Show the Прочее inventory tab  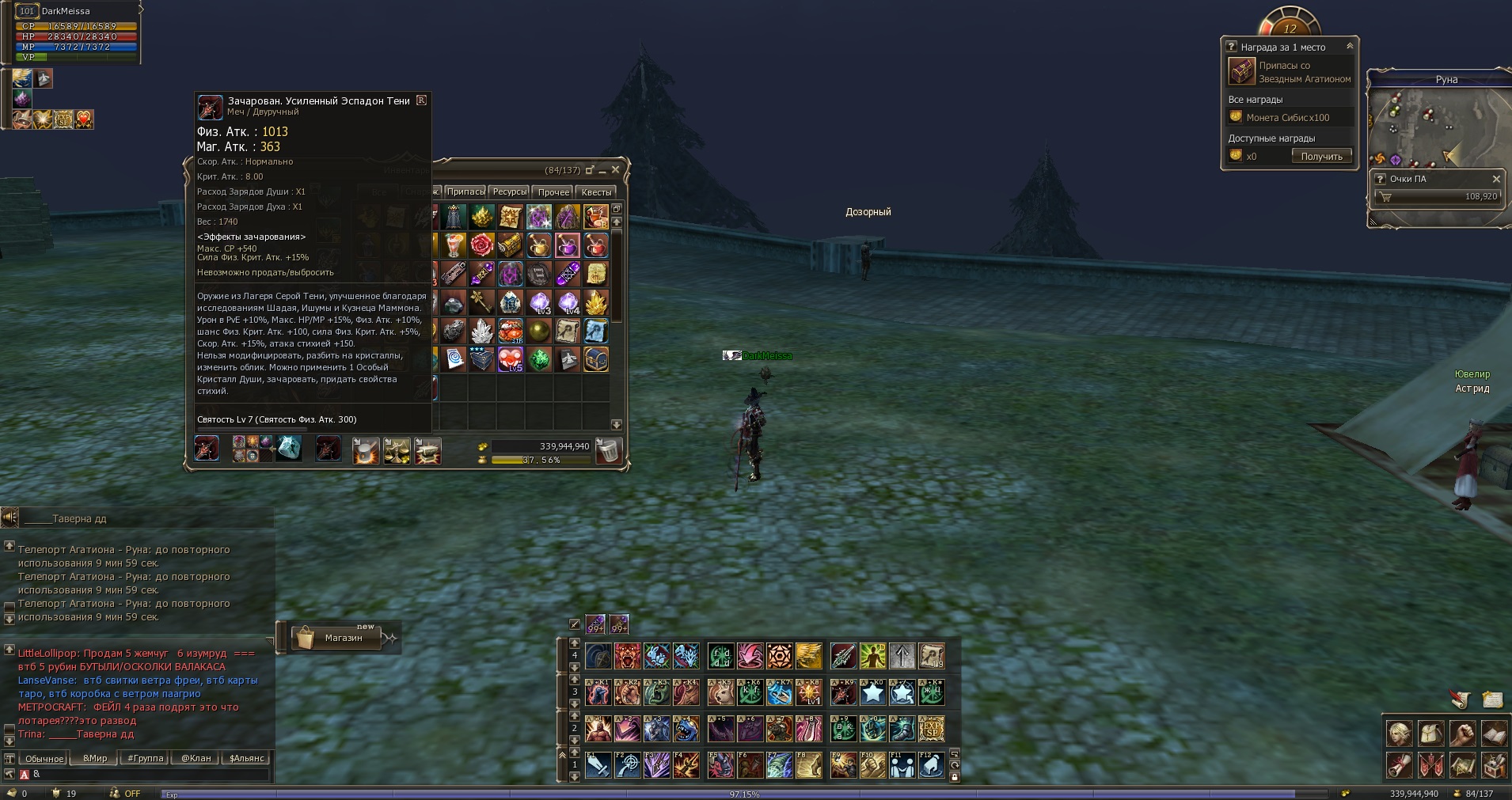[x=553, y=192]
